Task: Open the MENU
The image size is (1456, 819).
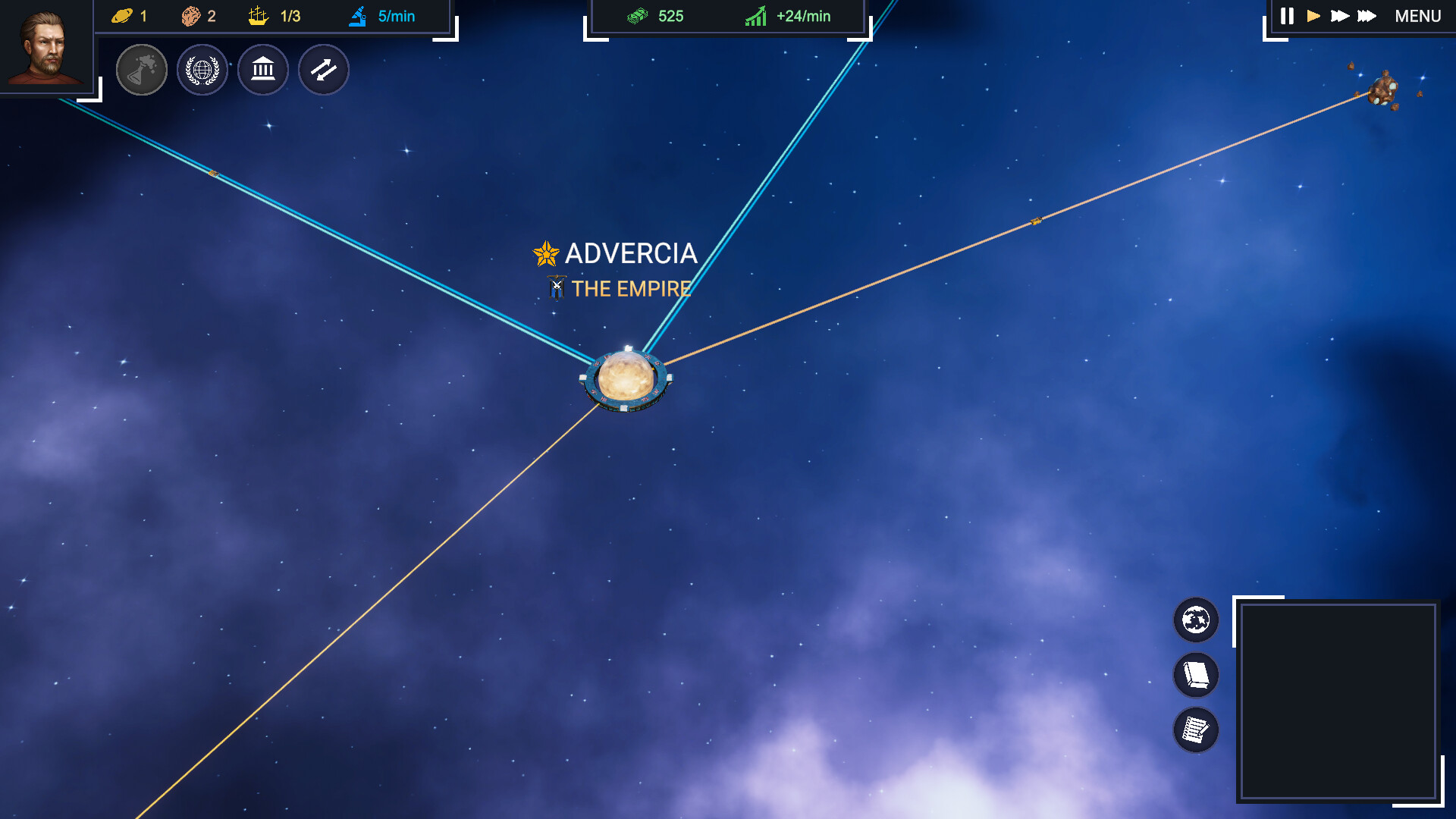Action: (x=1417, y=15)
